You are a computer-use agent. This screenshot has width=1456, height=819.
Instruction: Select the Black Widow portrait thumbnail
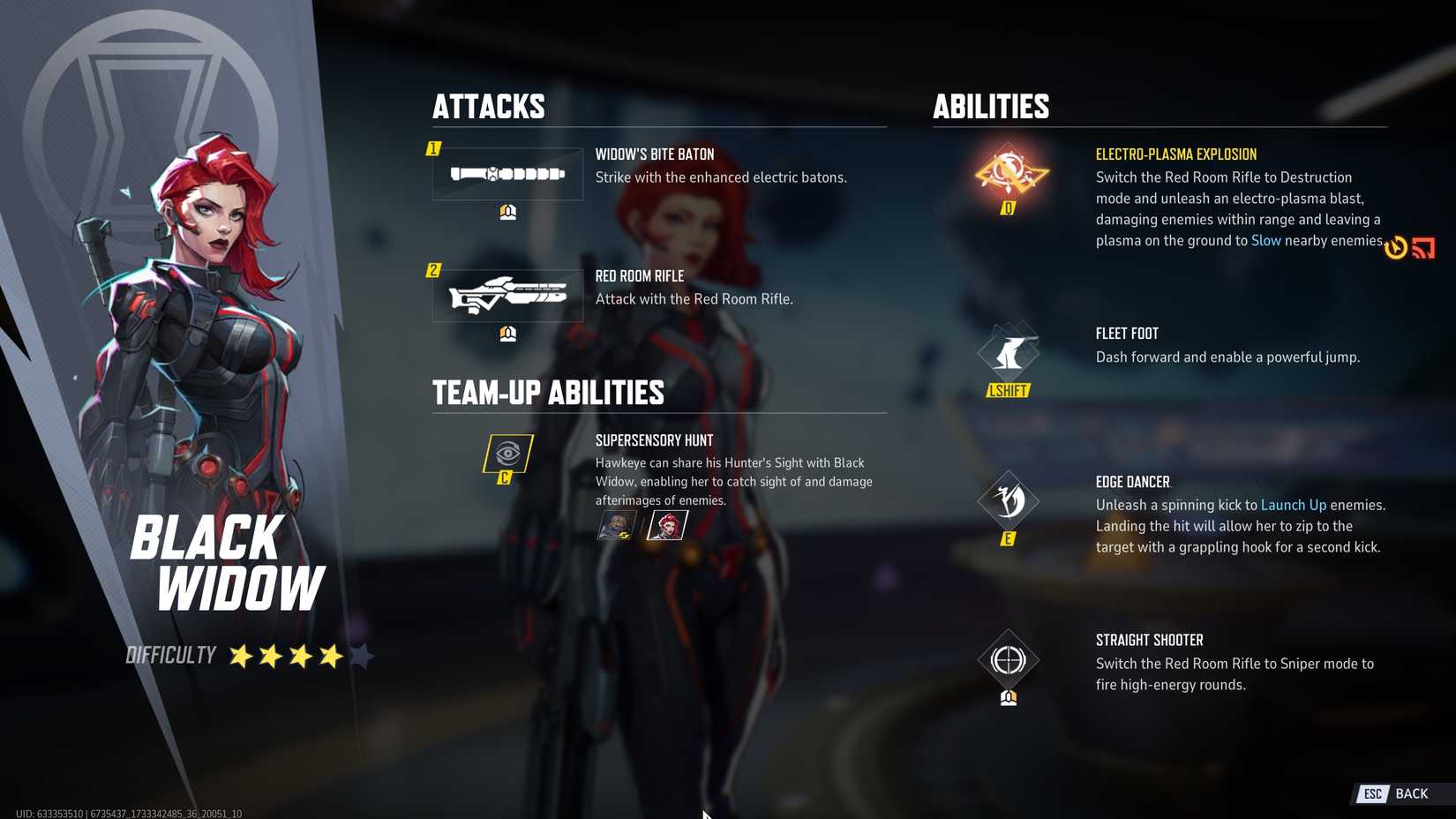click(x=668, y=524)
